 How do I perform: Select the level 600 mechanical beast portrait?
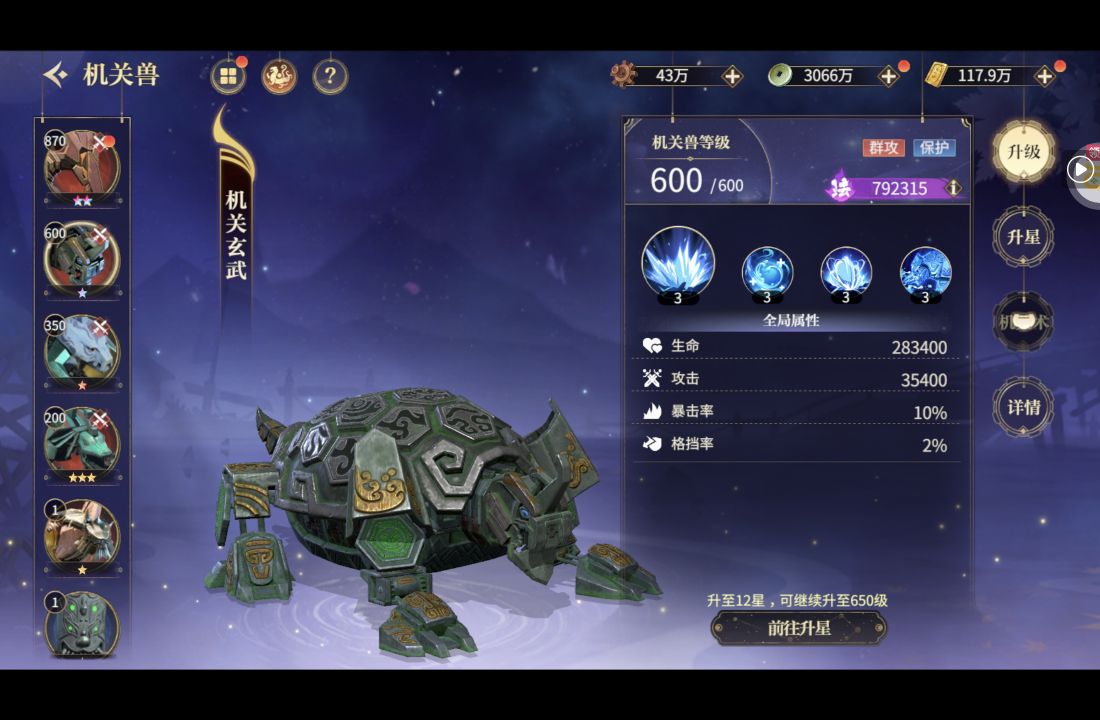tap(81, 258)
